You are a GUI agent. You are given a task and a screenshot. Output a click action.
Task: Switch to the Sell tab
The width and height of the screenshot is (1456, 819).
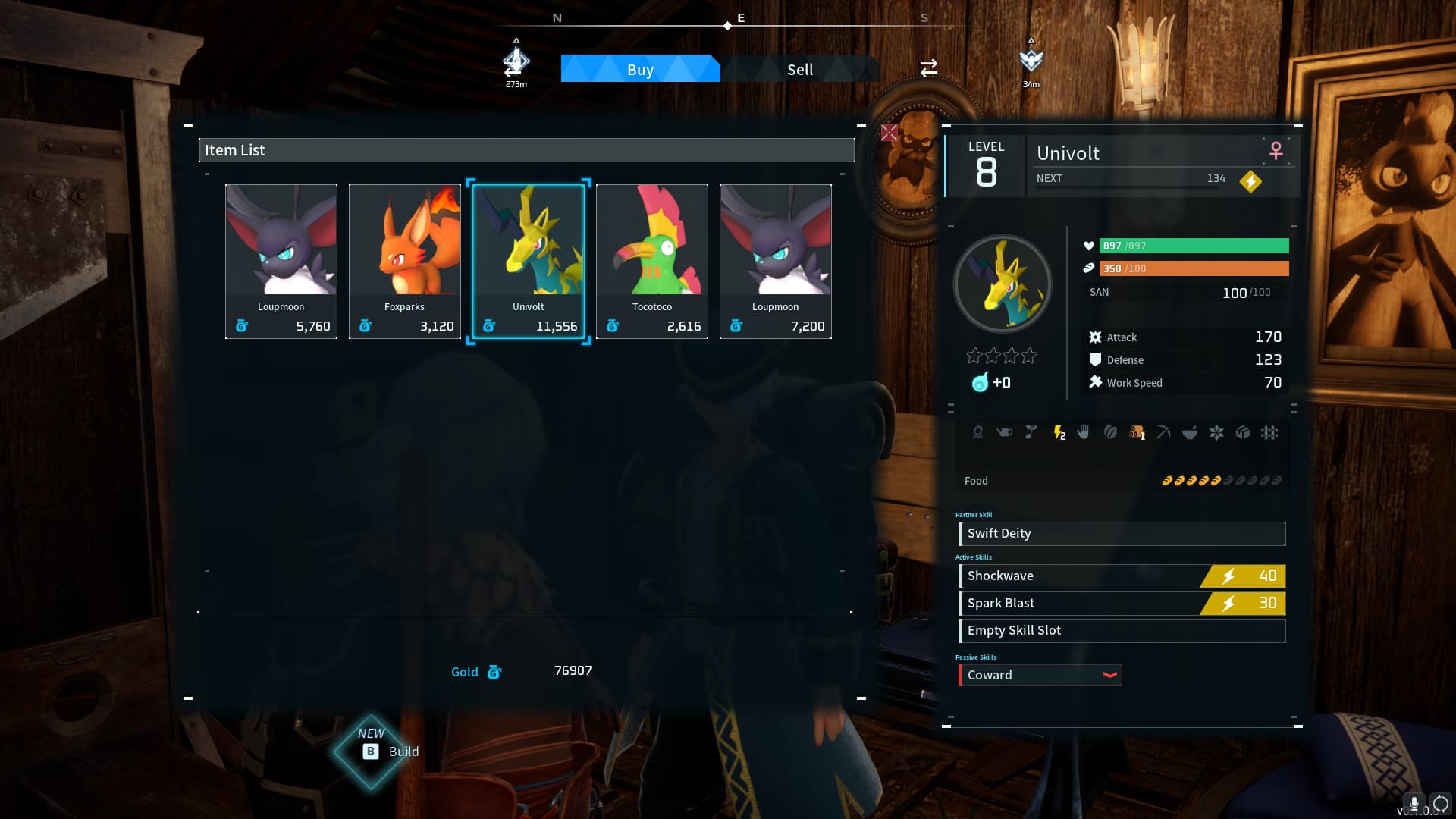(799, 69)
